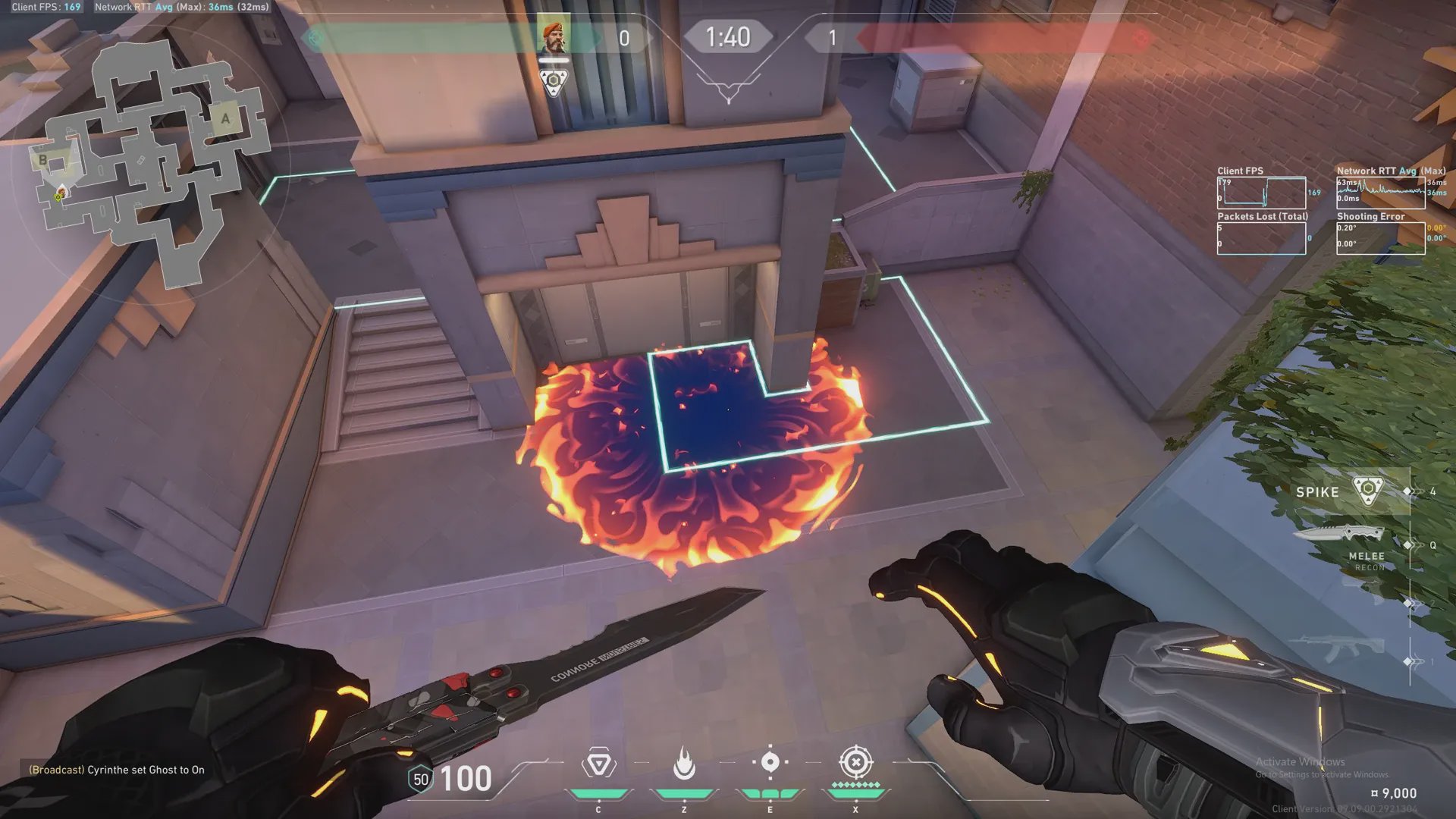Click the Packets Lost graph

pos(1261,238)
